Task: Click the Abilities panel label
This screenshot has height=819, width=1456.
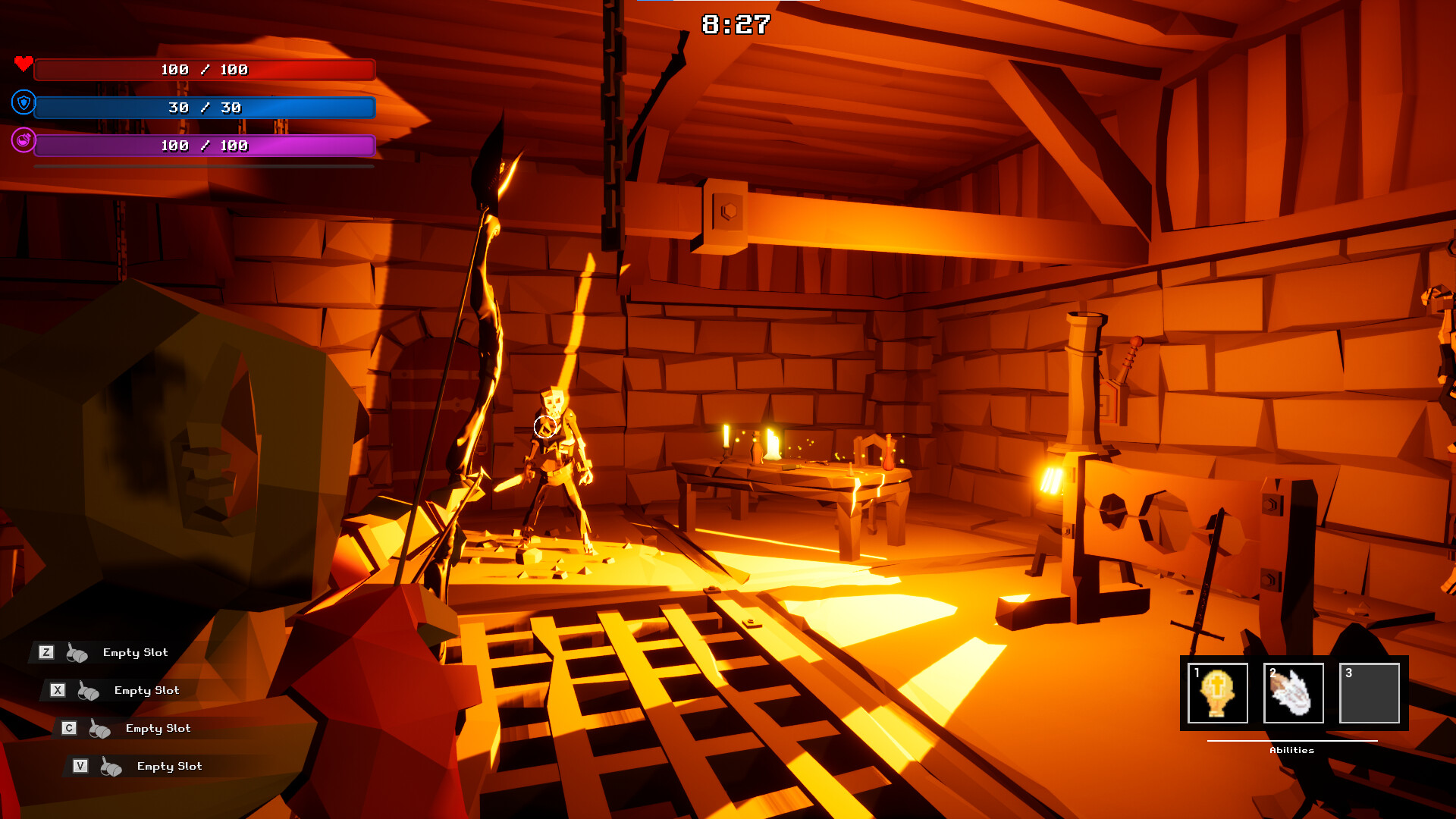Action: [x=1292, y=750]
